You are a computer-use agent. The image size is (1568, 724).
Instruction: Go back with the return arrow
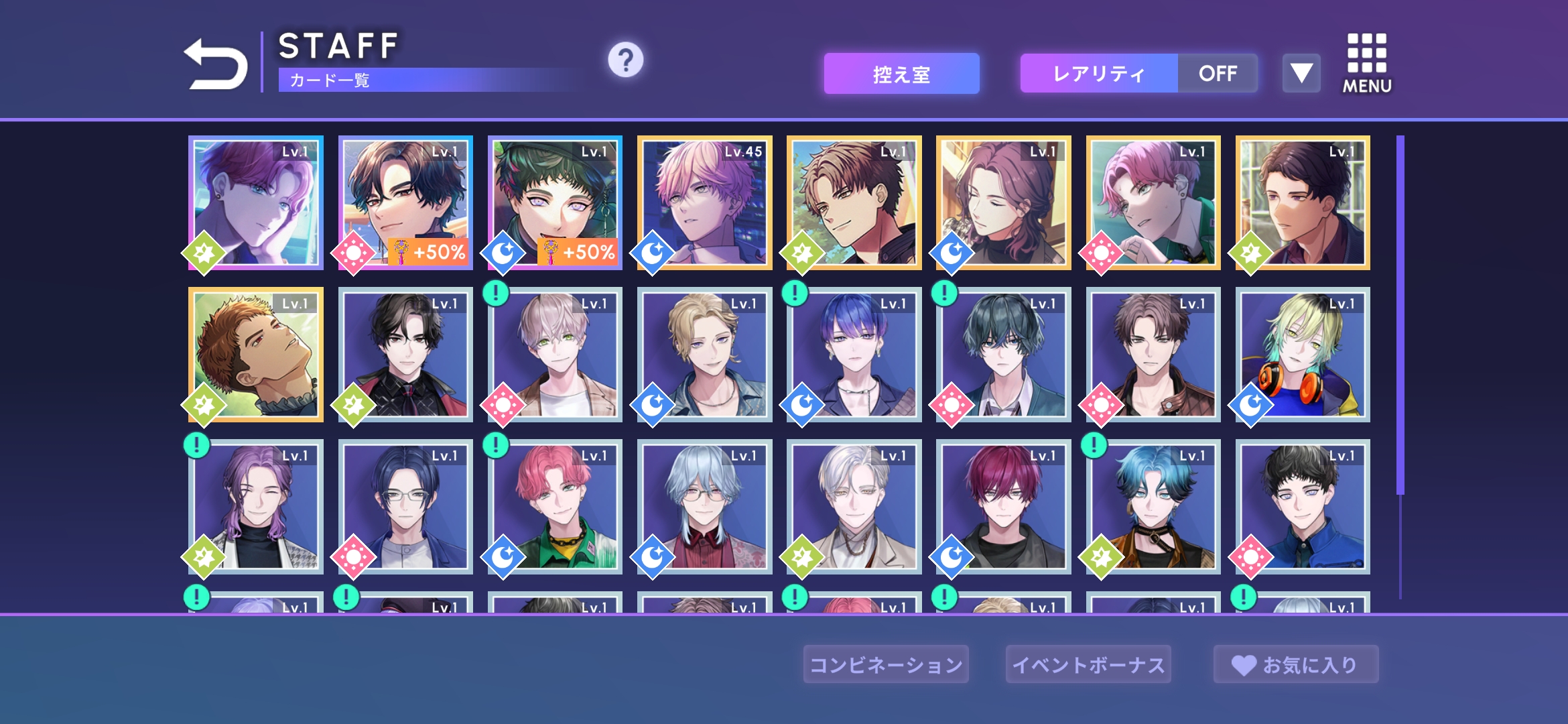click(216, 64)
